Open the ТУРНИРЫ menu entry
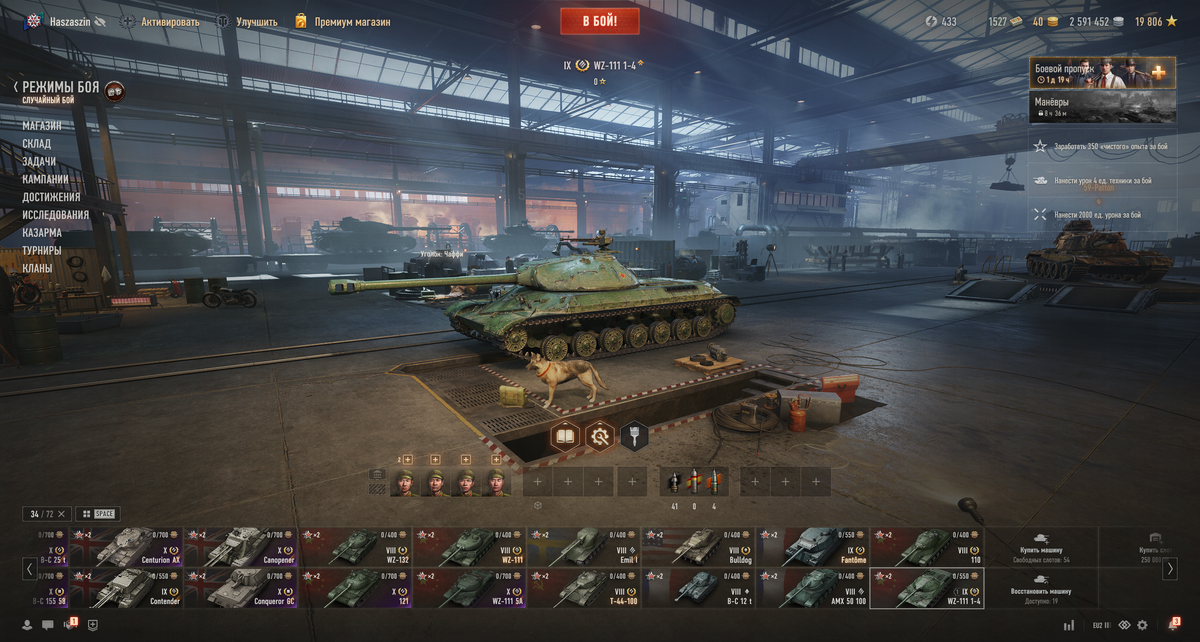1200x642 pixels. 42,250
